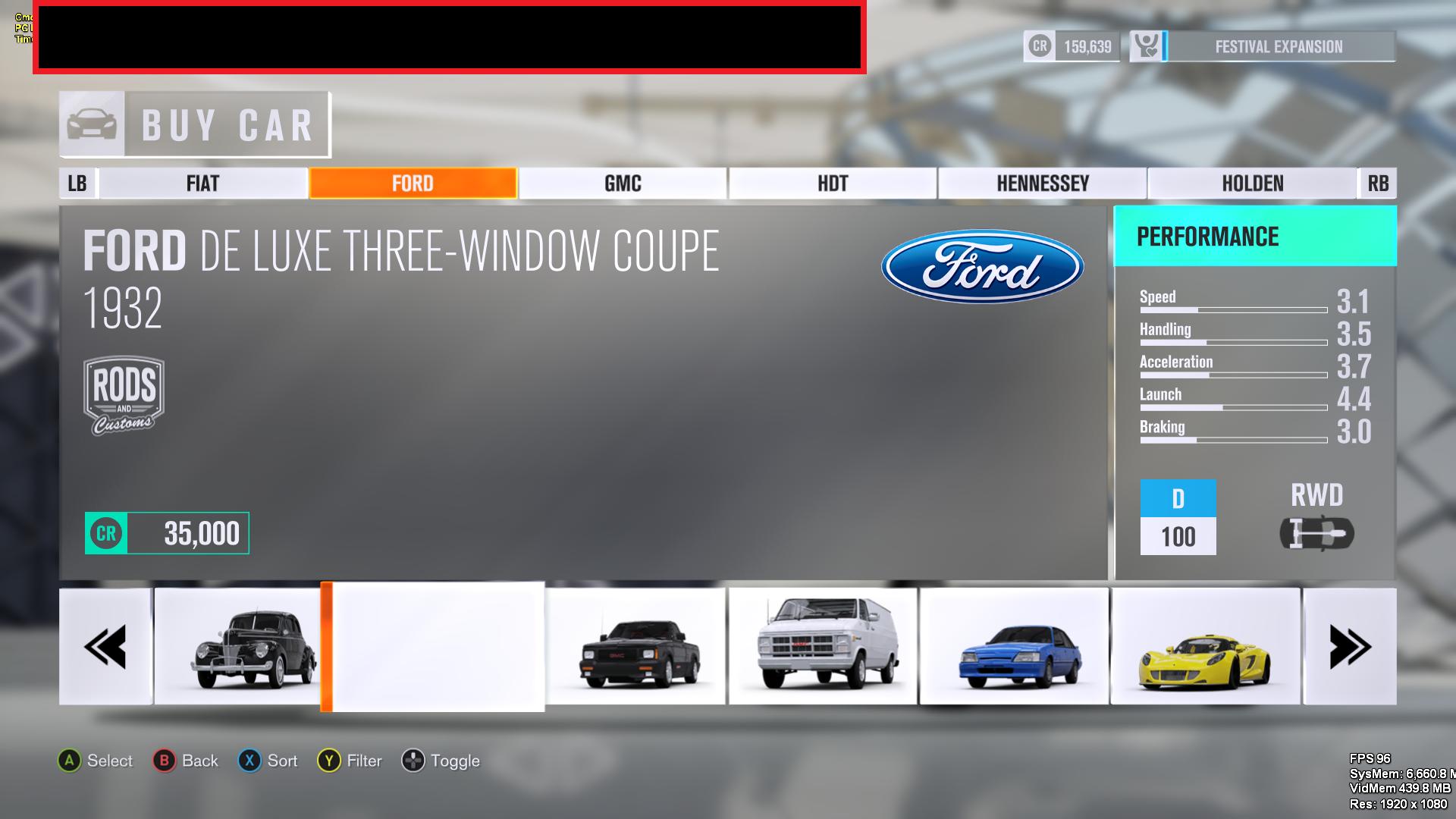Click the left double-arrow to browse previous cars
The width and height of the screenshot is (1456, 819).
tap(105, 646)
